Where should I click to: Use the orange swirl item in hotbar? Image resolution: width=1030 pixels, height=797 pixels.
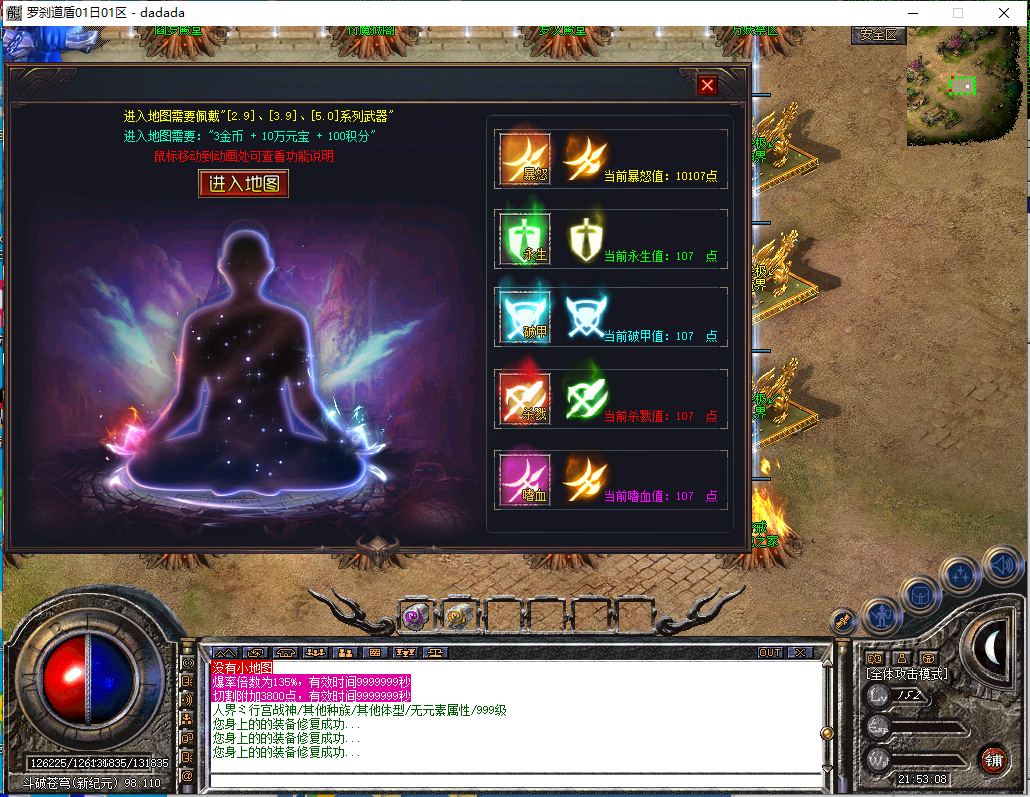[459, 618]
